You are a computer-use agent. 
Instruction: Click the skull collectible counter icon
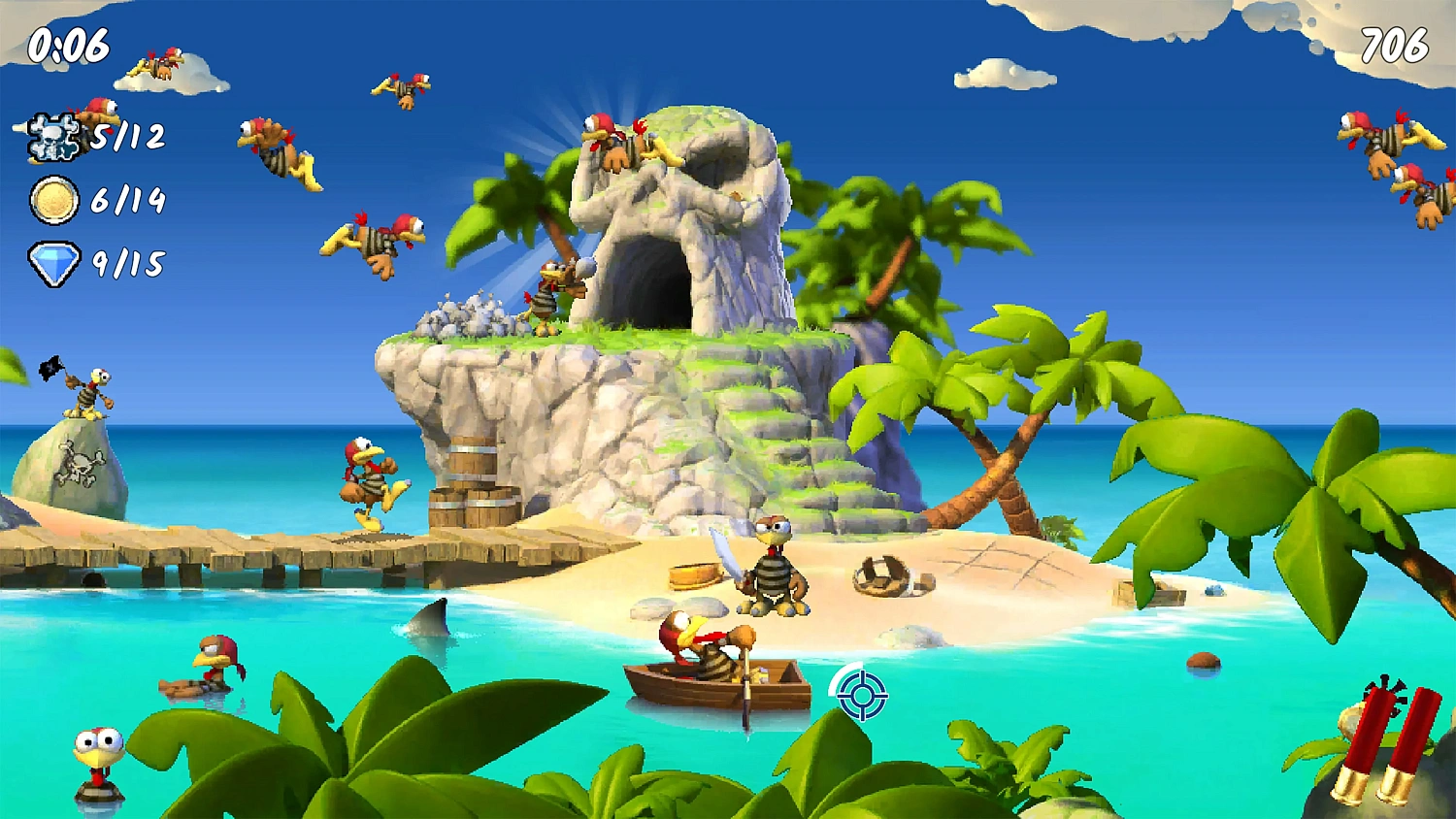[55, 136]
